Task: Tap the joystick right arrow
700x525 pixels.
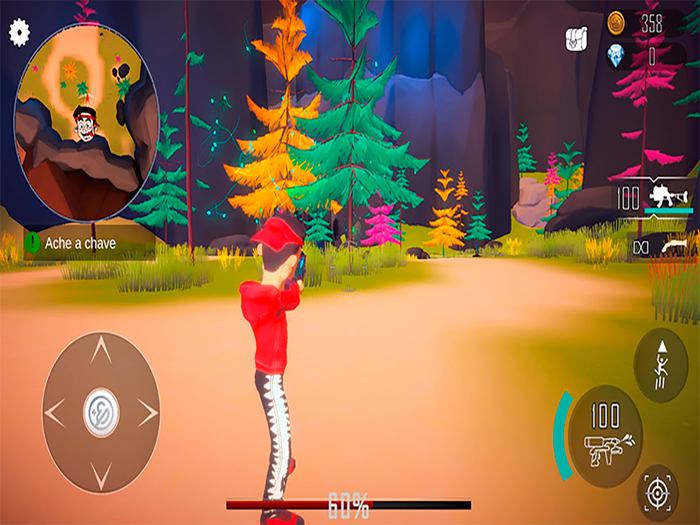Action: click(148, 410)
